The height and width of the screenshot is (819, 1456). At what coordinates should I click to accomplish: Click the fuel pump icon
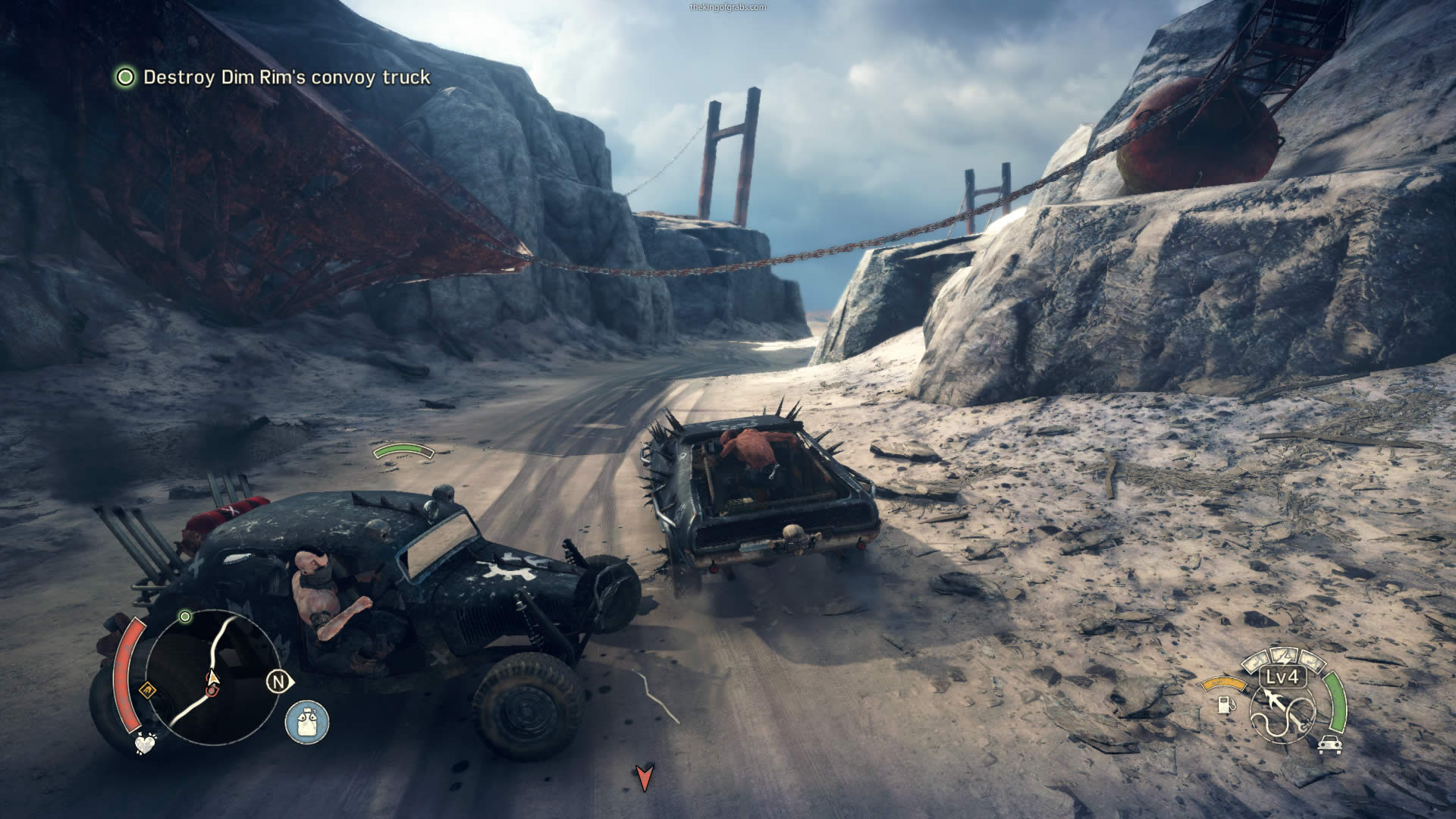(x=1224, y=704)
